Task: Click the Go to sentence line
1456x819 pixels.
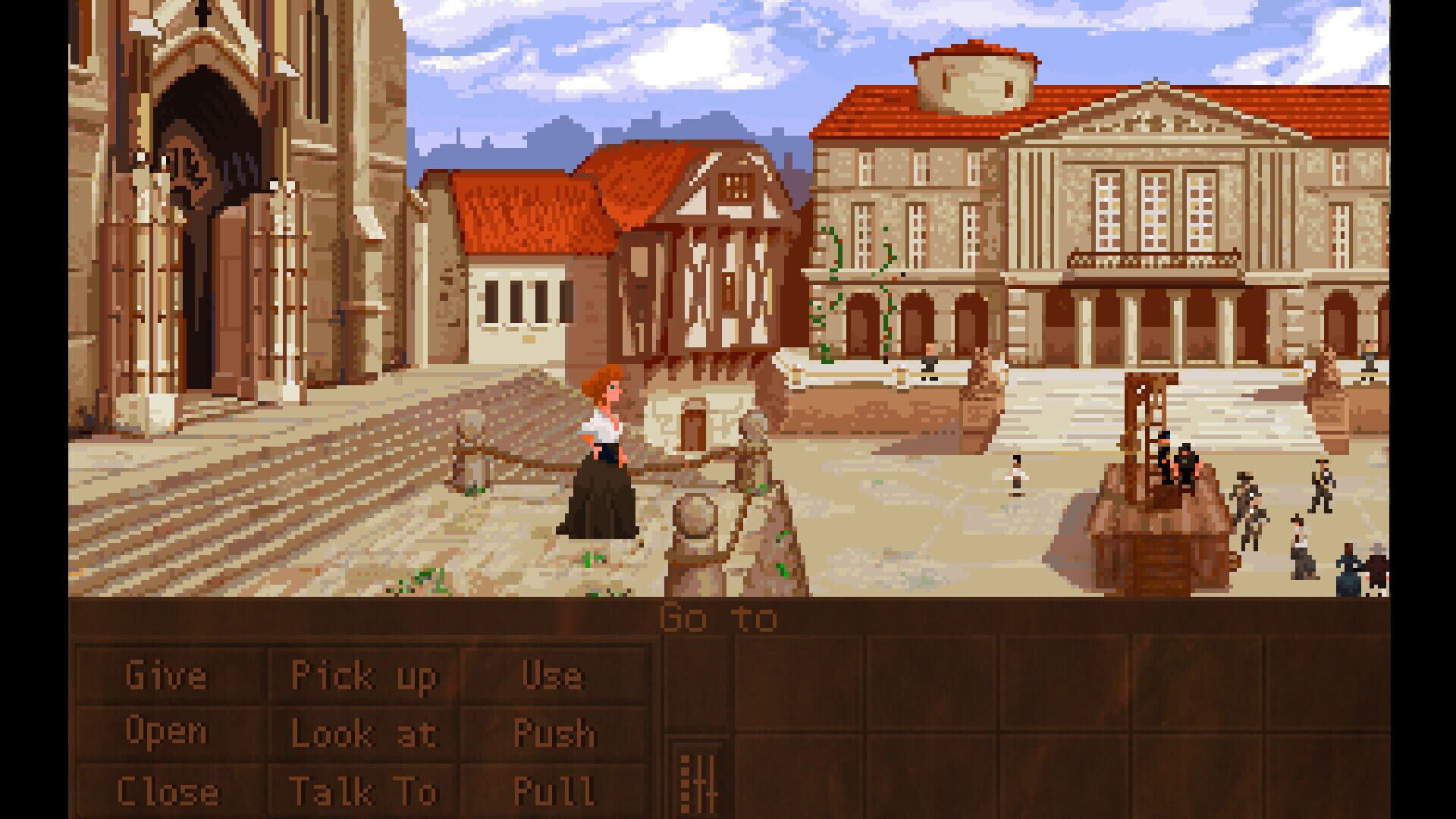Action: point(718,617)
